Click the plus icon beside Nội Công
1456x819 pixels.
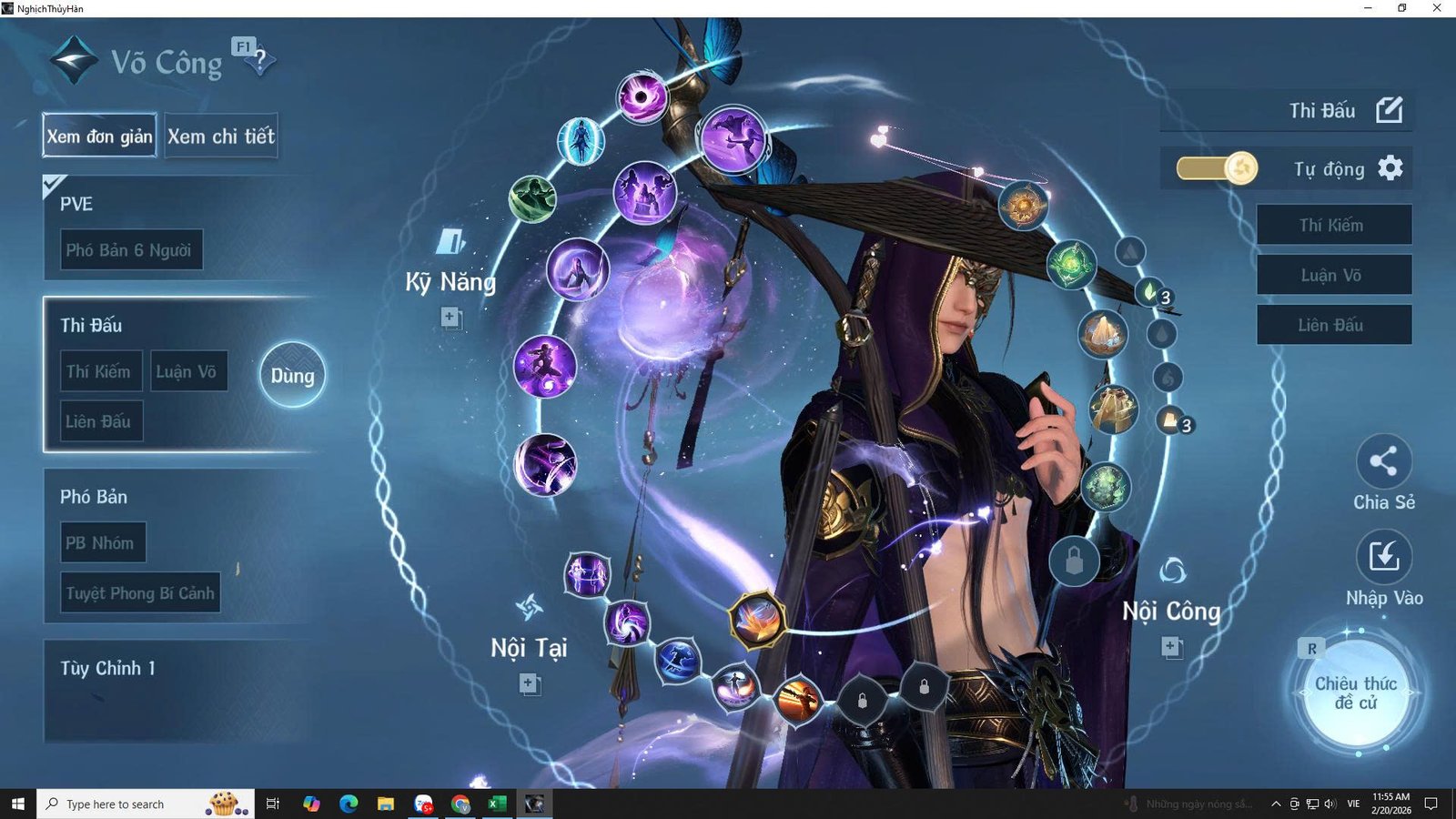[1170, 646]
